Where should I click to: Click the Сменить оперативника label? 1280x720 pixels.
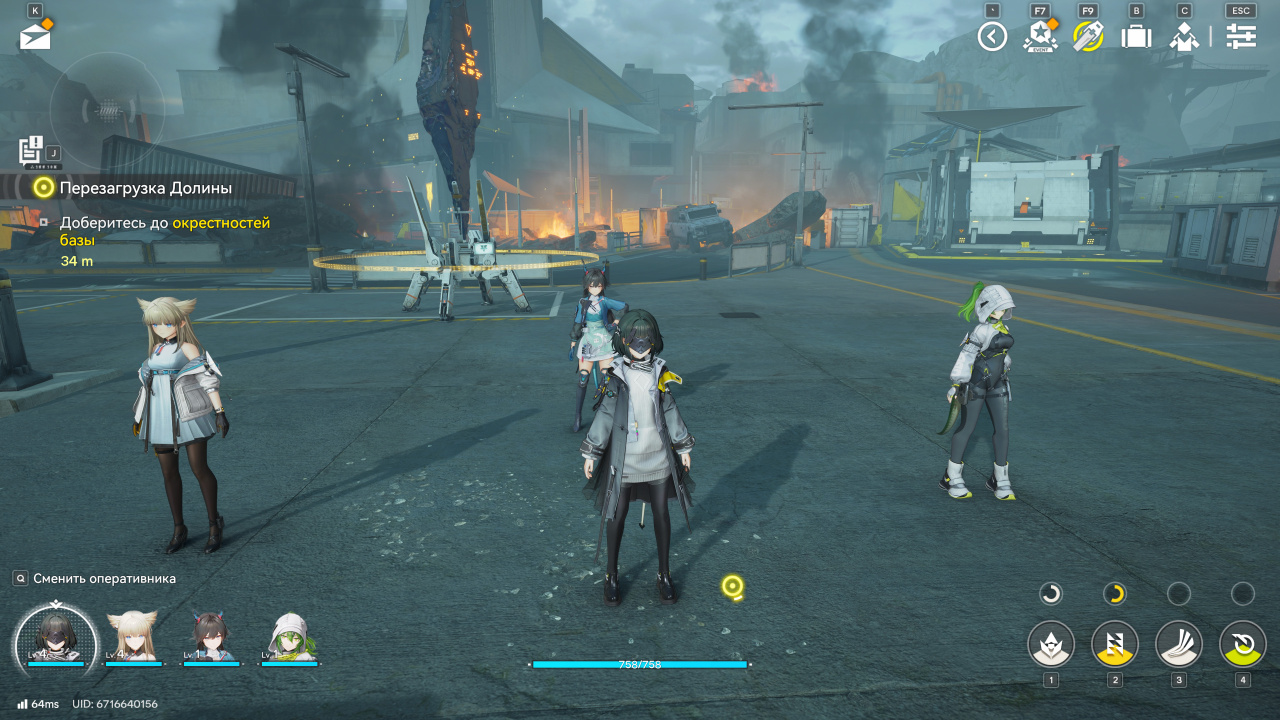click(104, 578)
